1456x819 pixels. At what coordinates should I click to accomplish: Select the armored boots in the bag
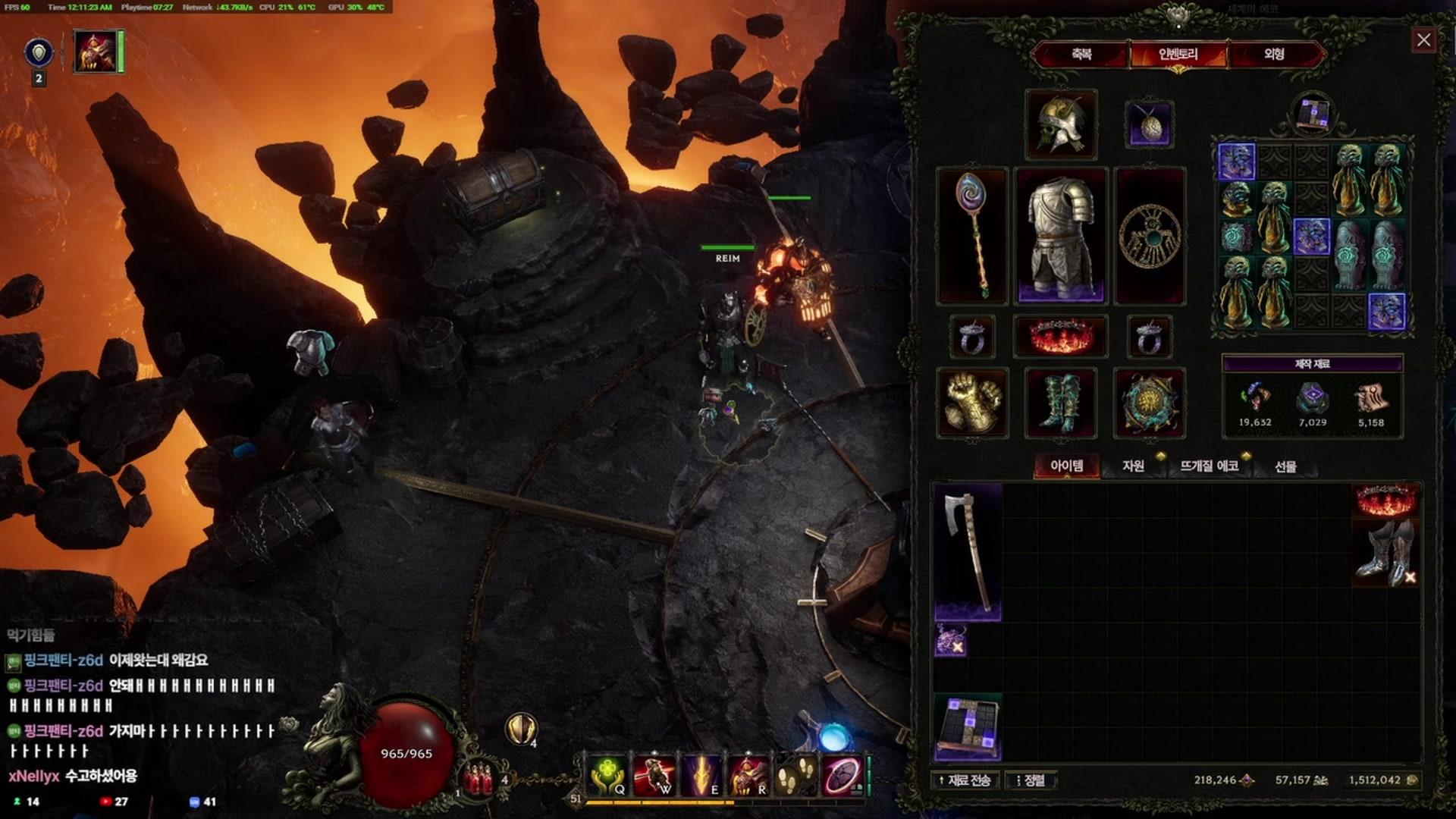(x=1386, y=554)
